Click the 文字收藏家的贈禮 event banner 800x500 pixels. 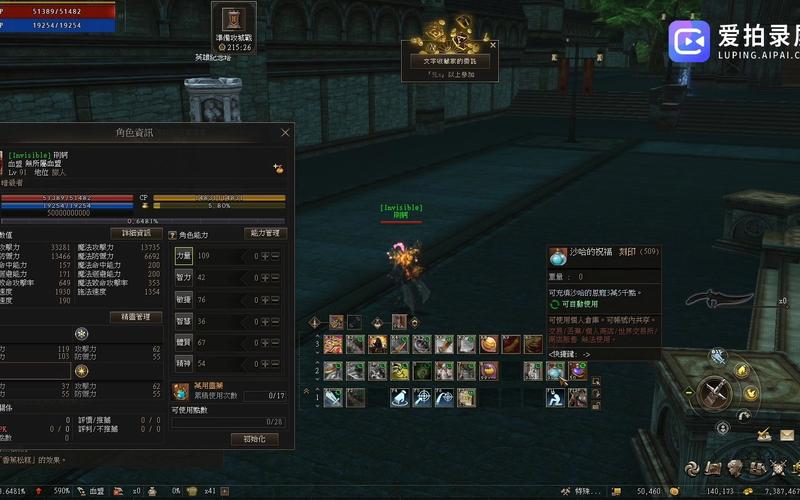point(450,61)
